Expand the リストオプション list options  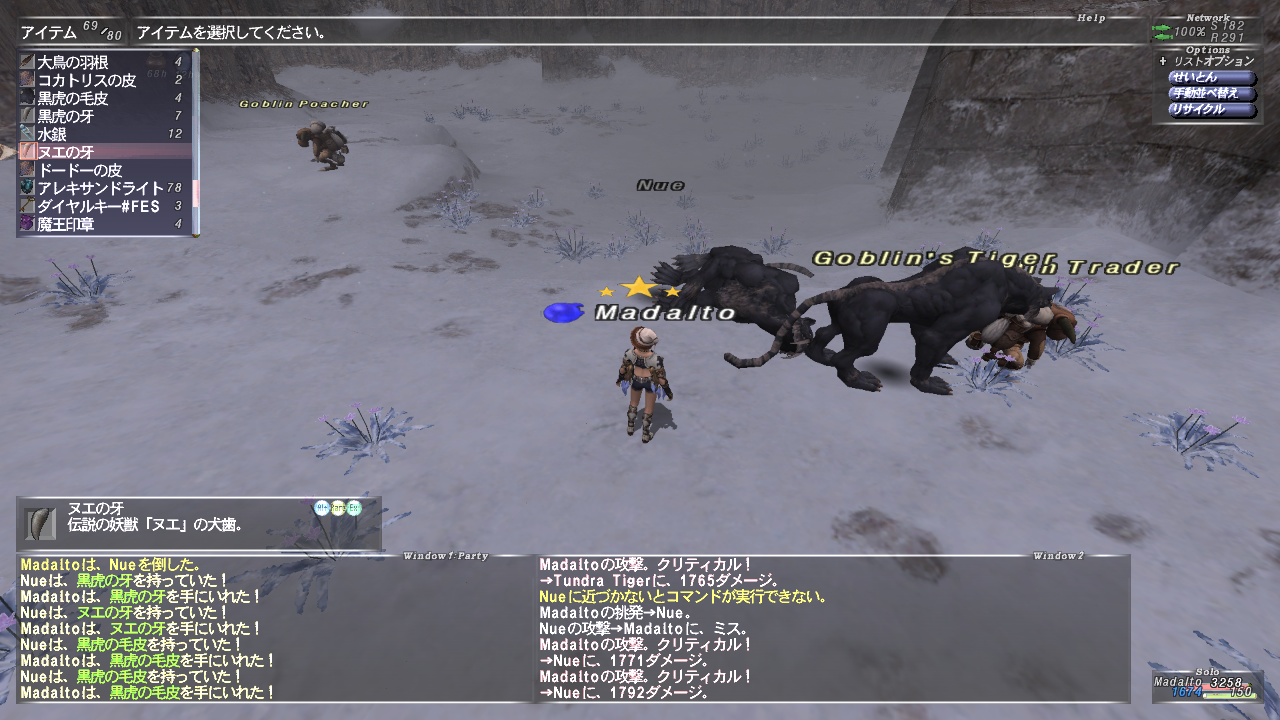click(1210, 61)
